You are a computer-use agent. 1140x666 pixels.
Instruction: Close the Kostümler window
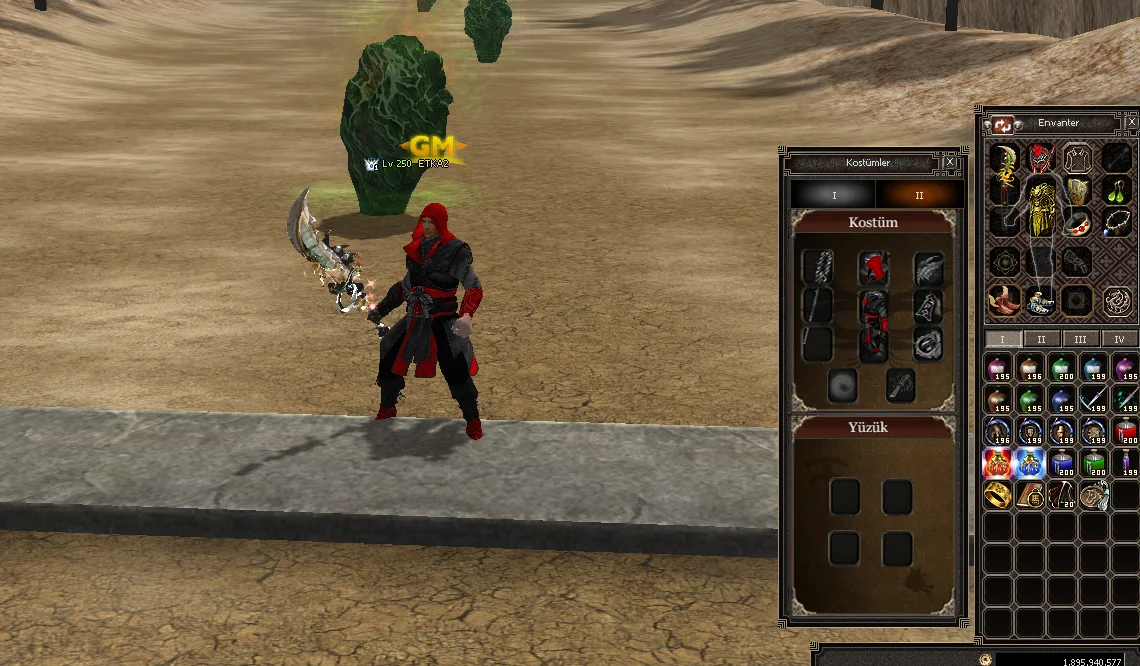pos(949,162)
